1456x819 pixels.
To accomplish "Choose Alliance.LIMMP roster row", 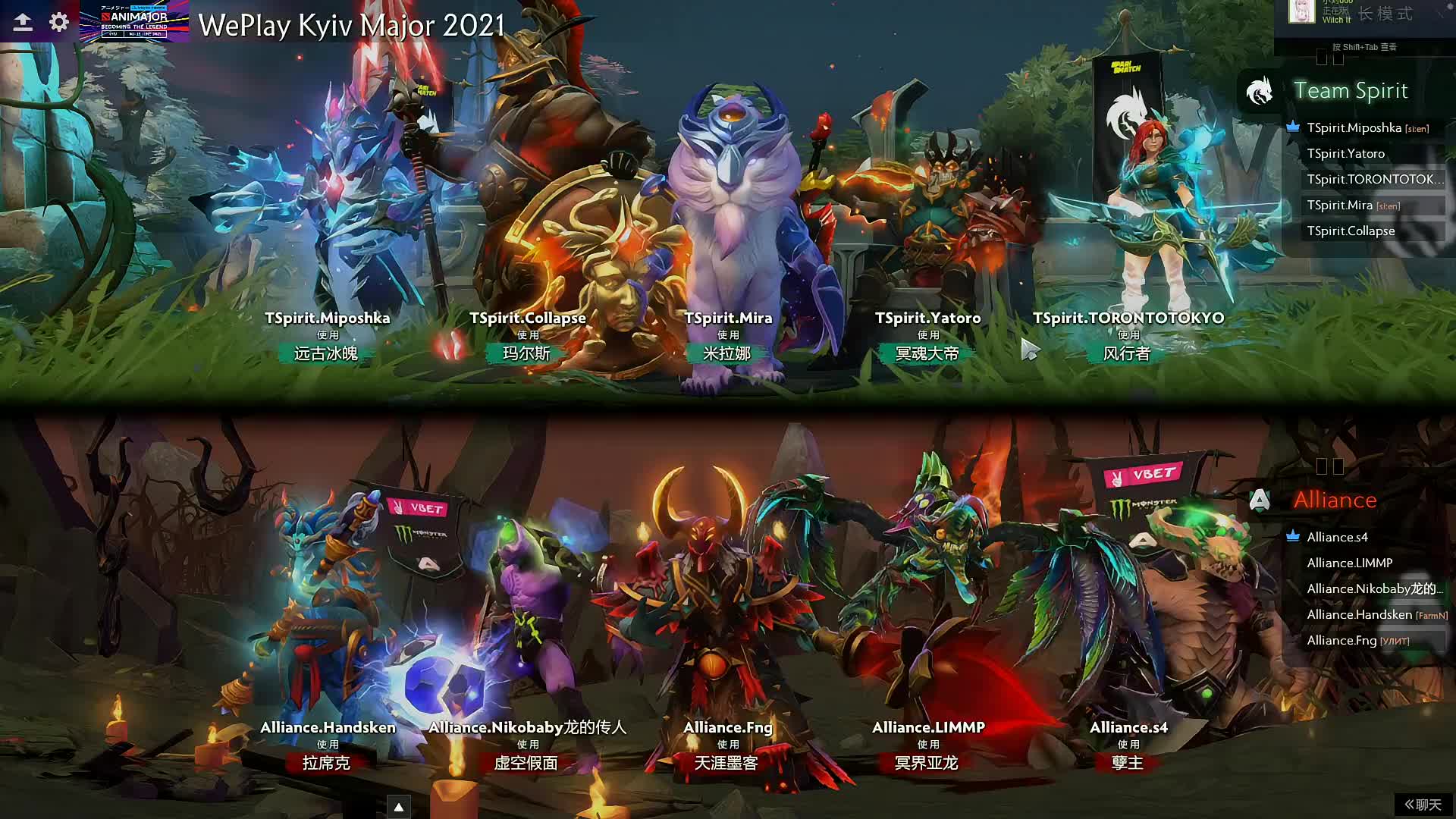I will click(x=1349, y=563).
